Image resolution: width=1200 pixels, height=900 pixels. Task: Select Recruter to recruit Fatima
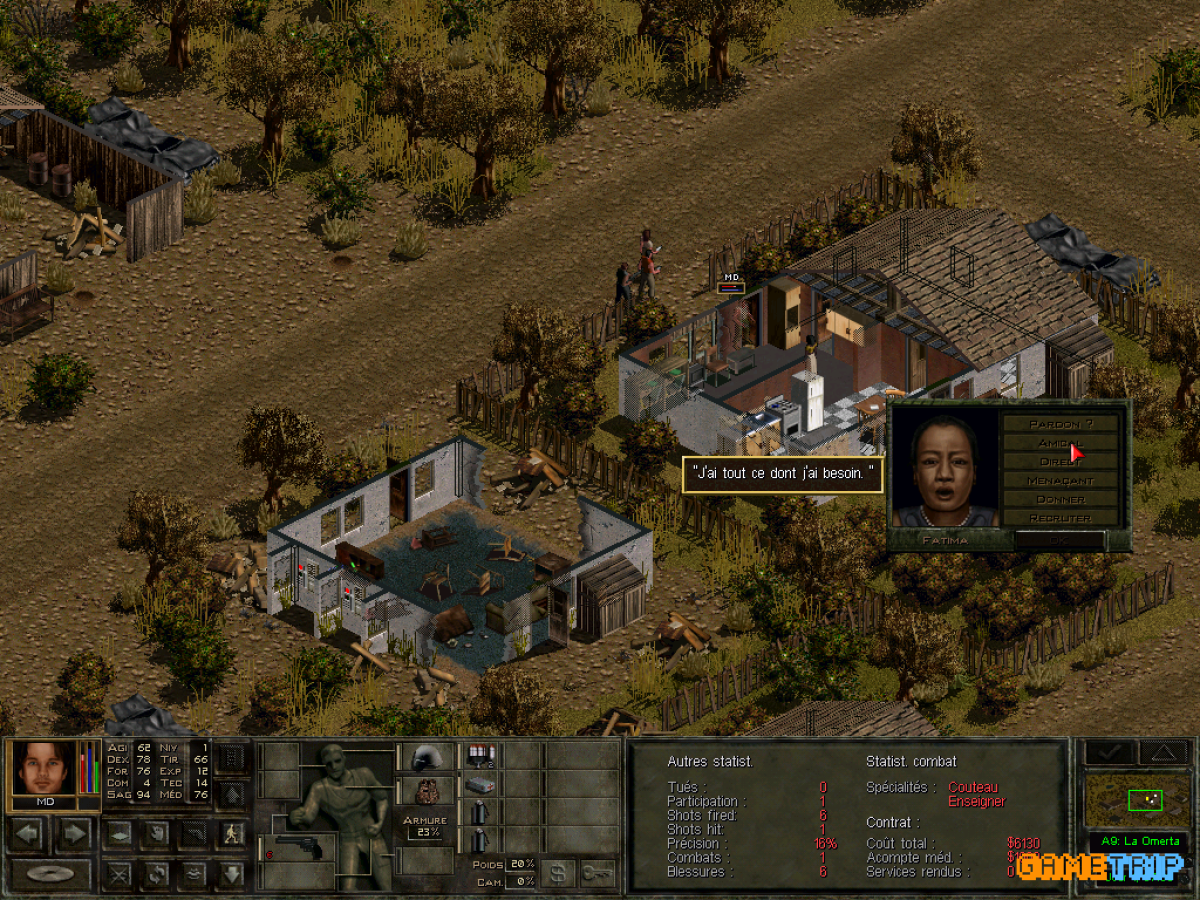coord(1060,518)
